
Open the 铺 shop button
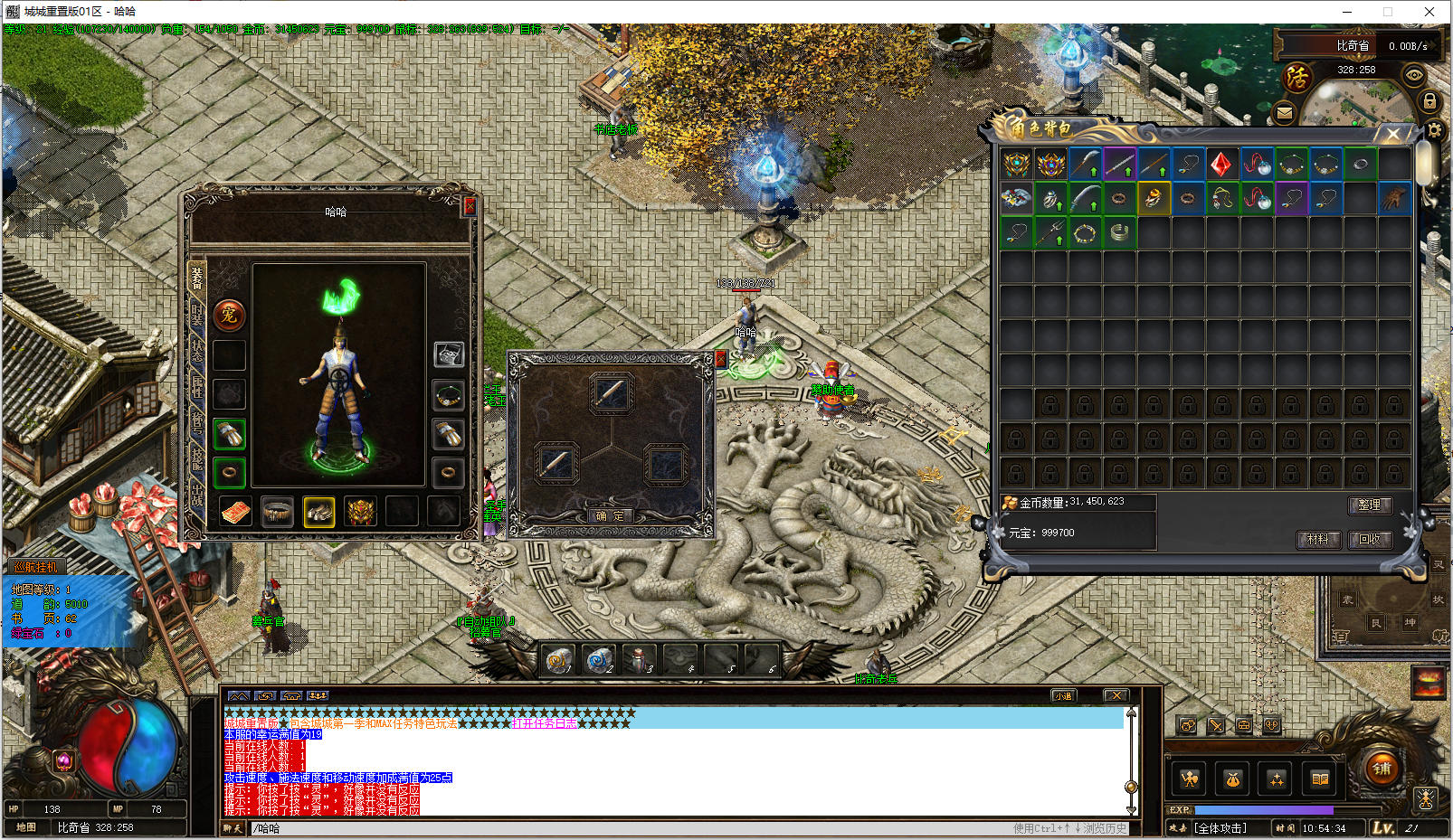[1382, 769]
